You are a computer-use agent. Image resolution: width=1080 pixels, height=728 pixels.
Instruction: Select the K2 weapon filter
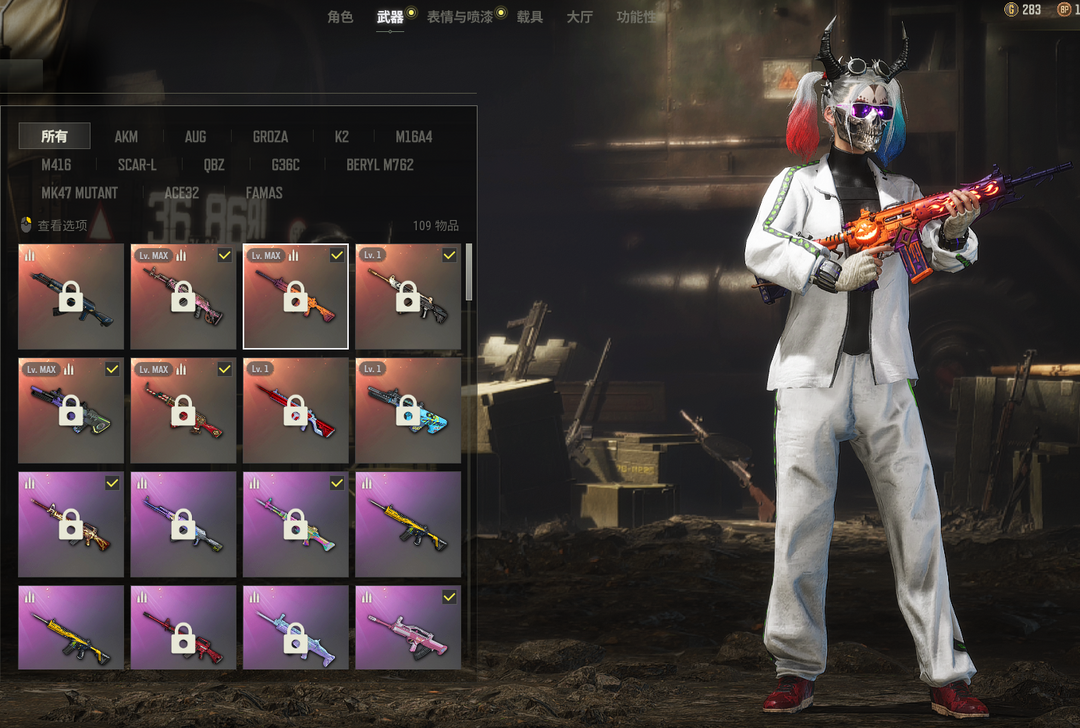[x=342, y=136]
